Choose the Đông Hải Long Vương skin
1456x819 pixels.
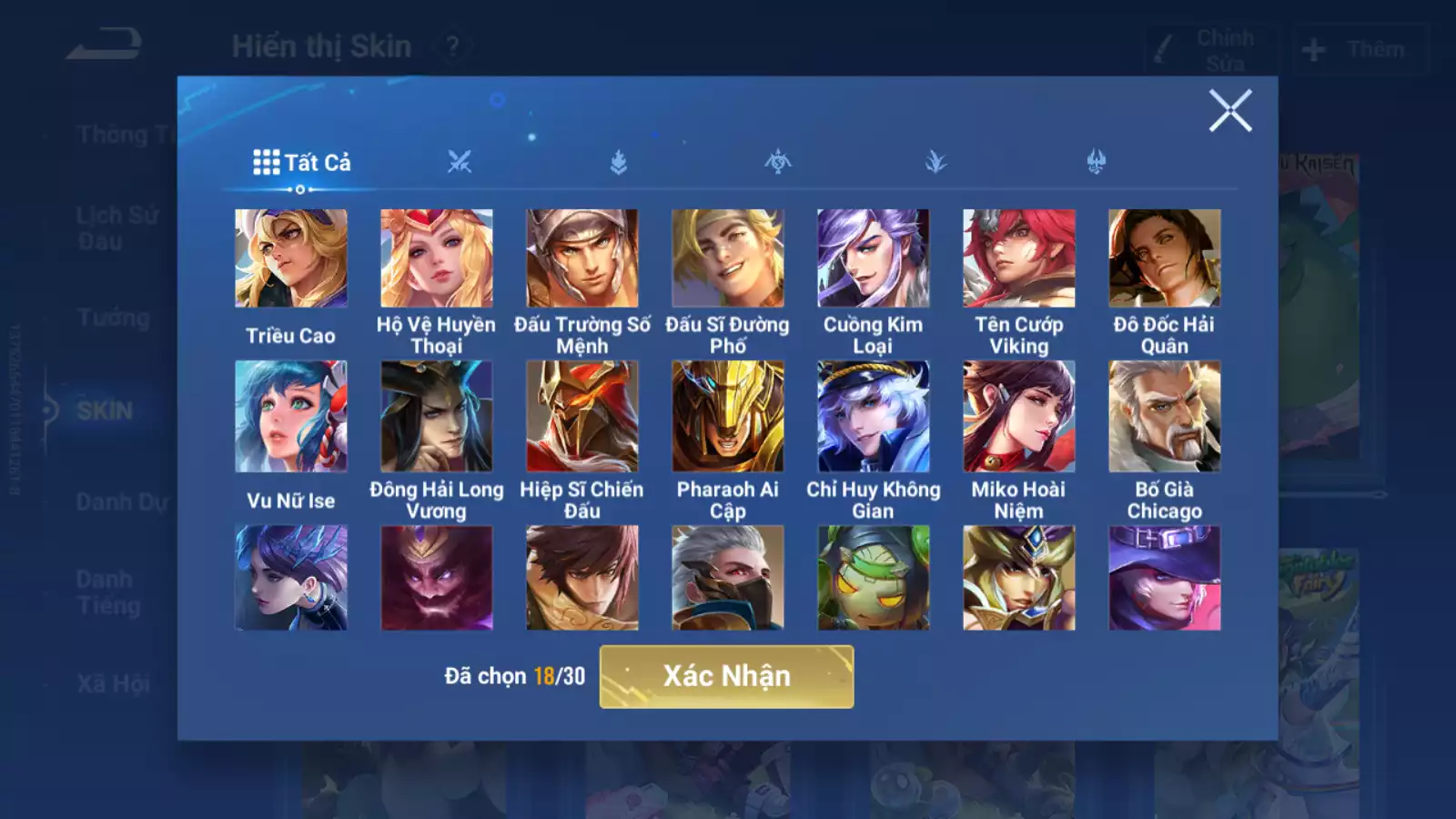[x=437, y=417]
